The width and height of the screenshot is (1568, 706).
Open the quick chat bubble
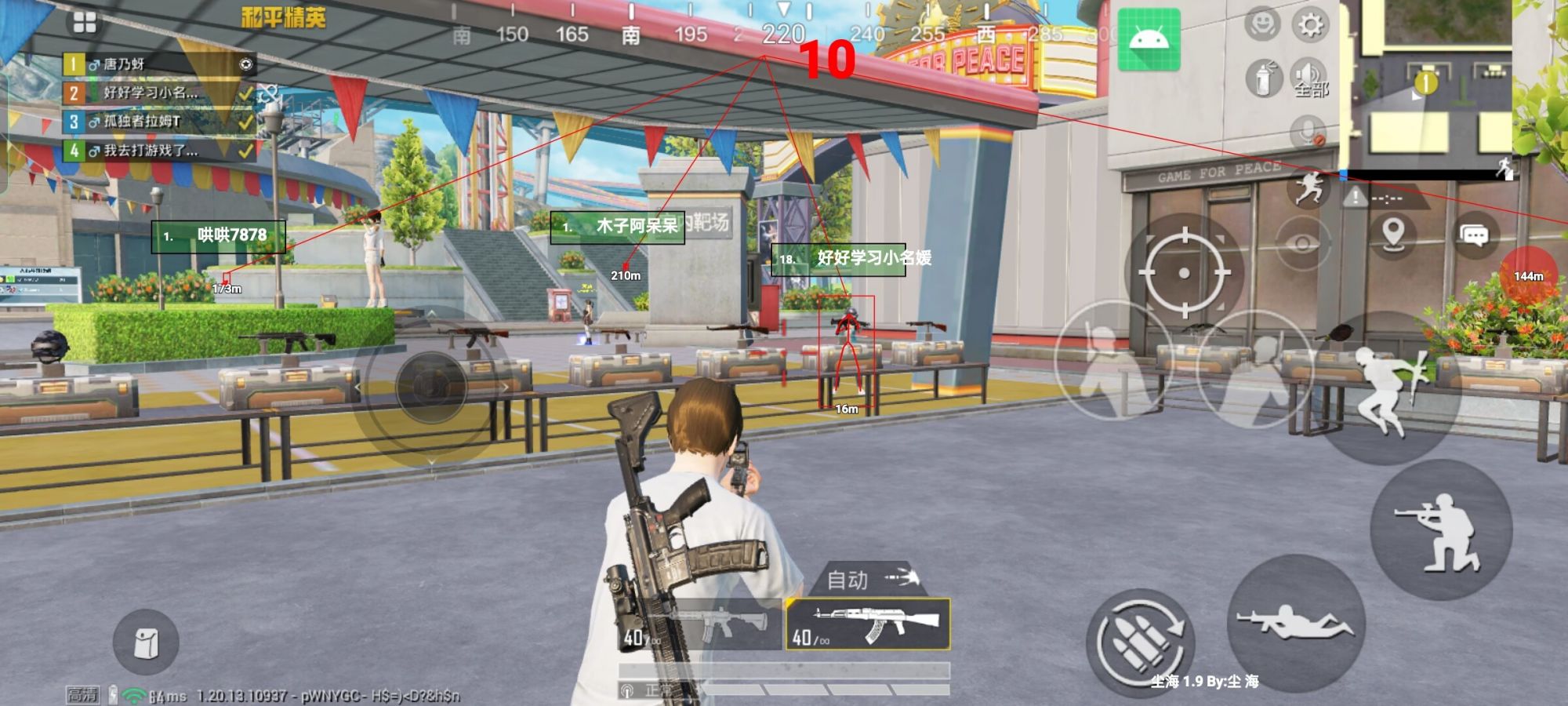pyautogui.click(x=1474, y=235)
